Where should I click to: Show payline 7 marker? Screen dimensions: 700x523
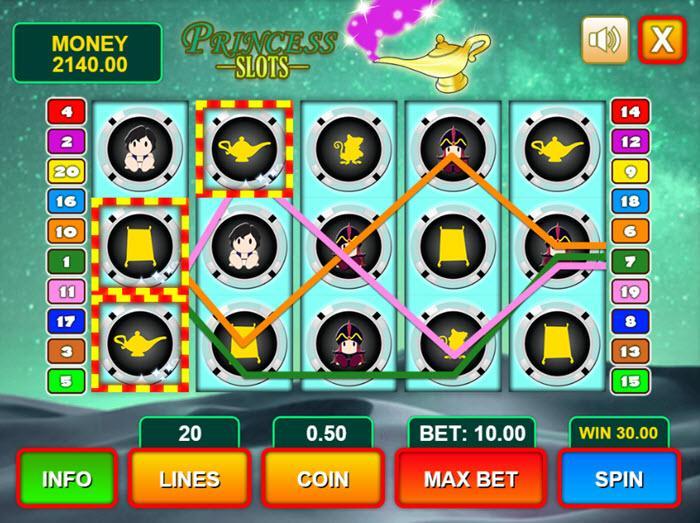pyautogui.click(x=630, y=262)
